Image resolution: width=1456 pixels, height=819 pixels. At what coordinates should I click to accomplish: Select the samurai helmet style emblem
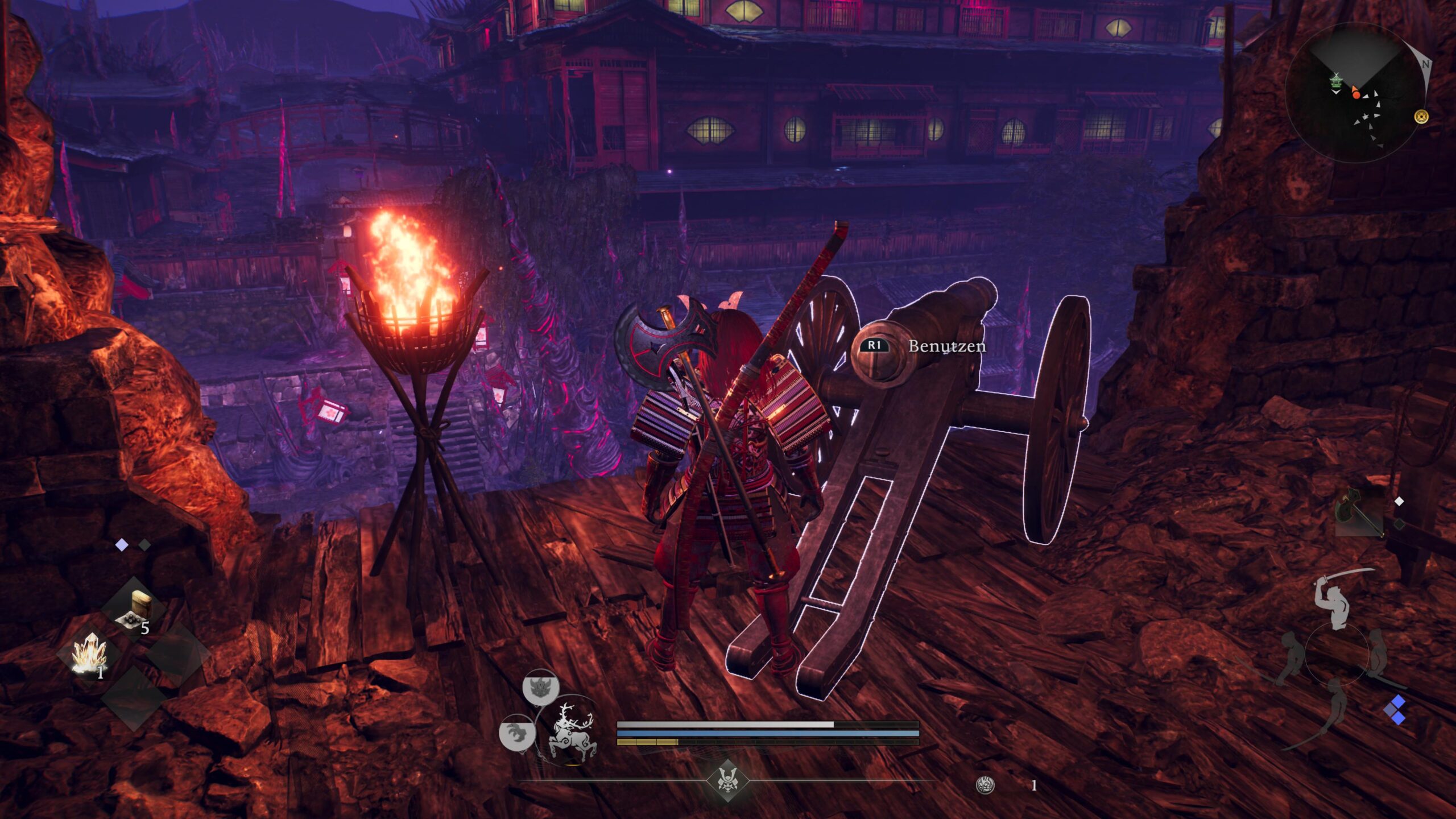pyautogui.click(x=727, y=780)
